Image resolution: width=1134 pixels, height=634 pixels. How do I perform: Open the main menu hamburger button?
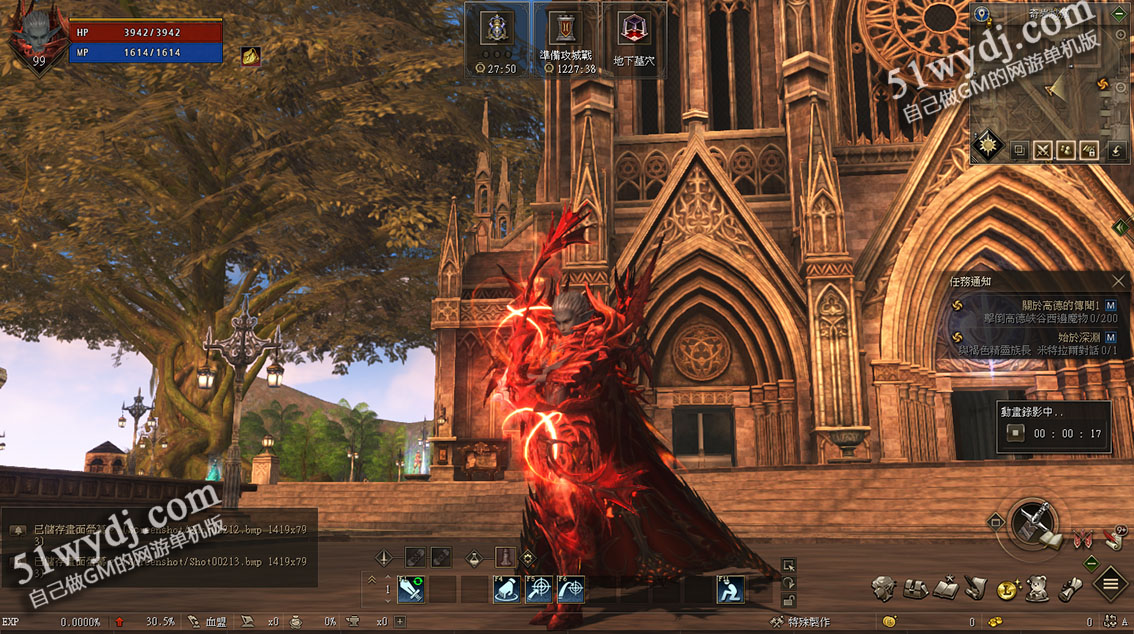[1110, 583]
